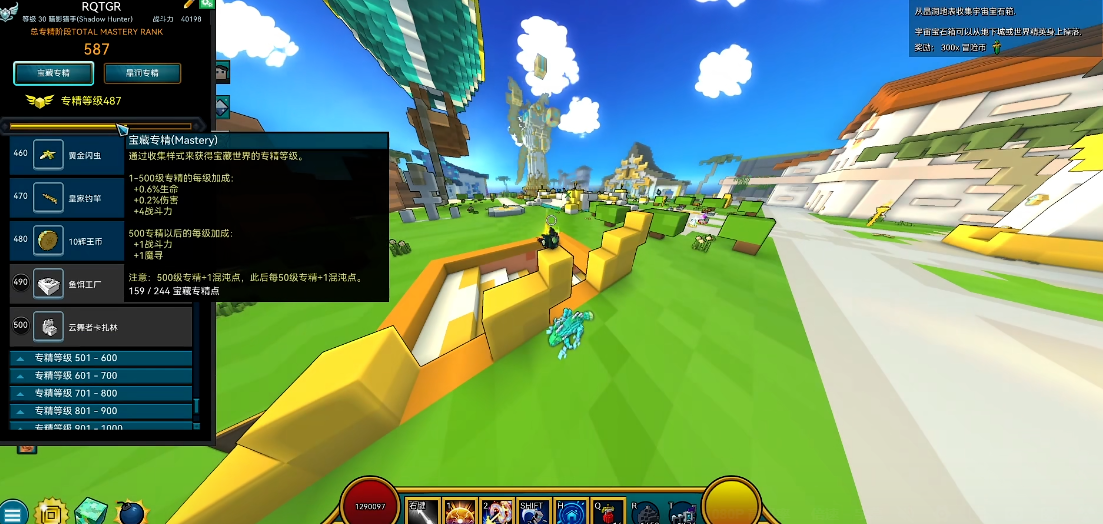Open the 星闪专精 mastery tab
1103x524 pixels.
(142, 73)
